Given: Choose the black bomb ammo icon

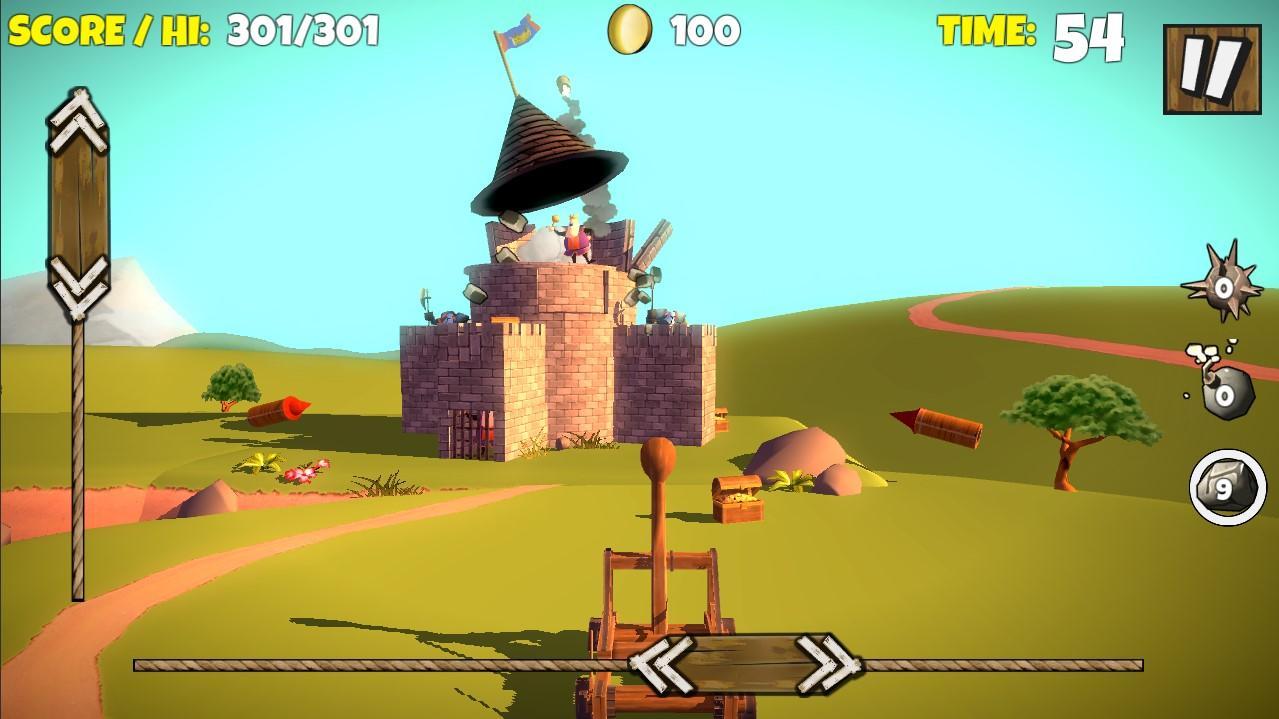Looking at the screenshot, I should [x=1220, y=384].
